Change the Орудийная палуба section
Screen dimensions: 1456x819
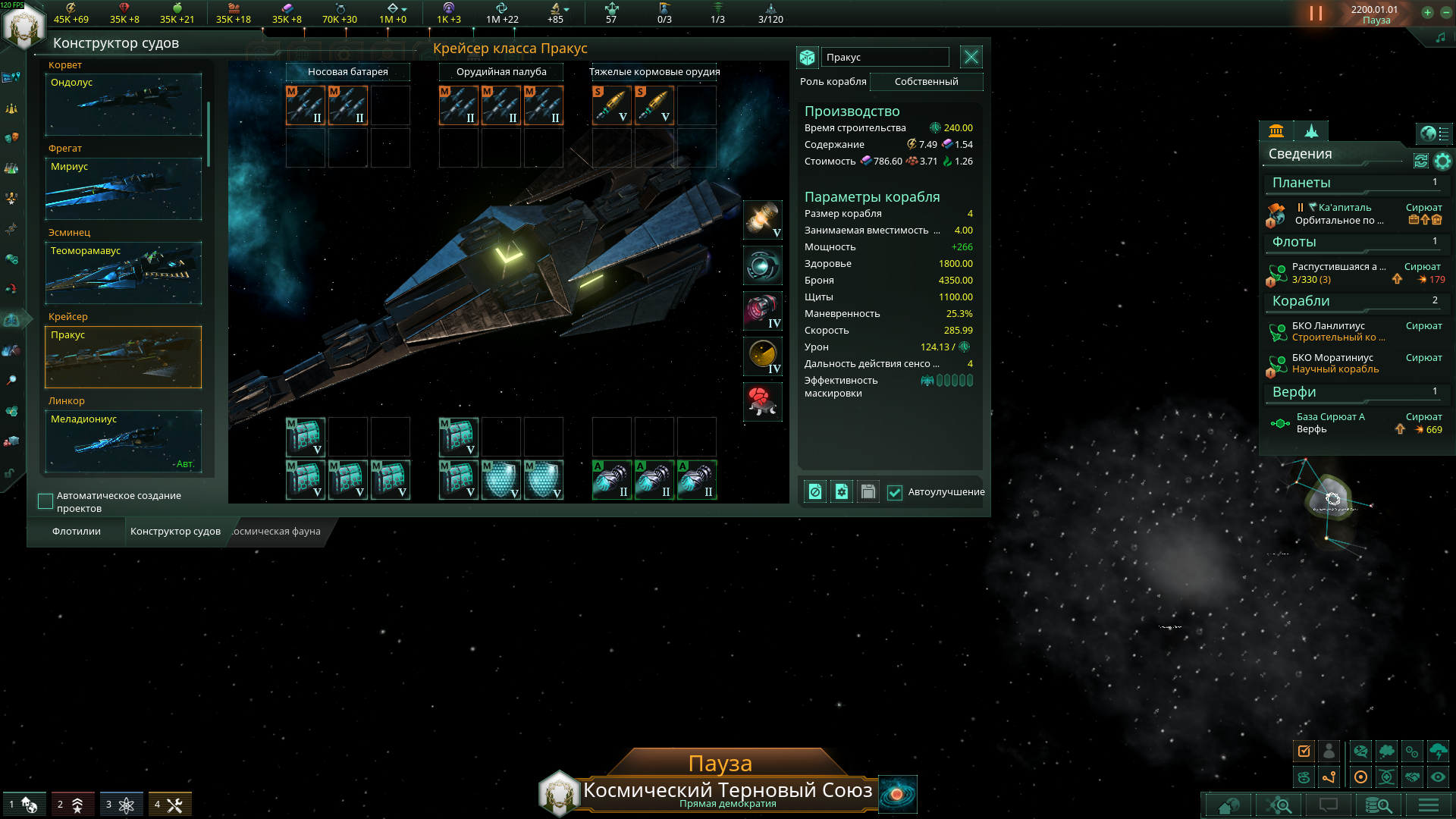click(501, 72)
